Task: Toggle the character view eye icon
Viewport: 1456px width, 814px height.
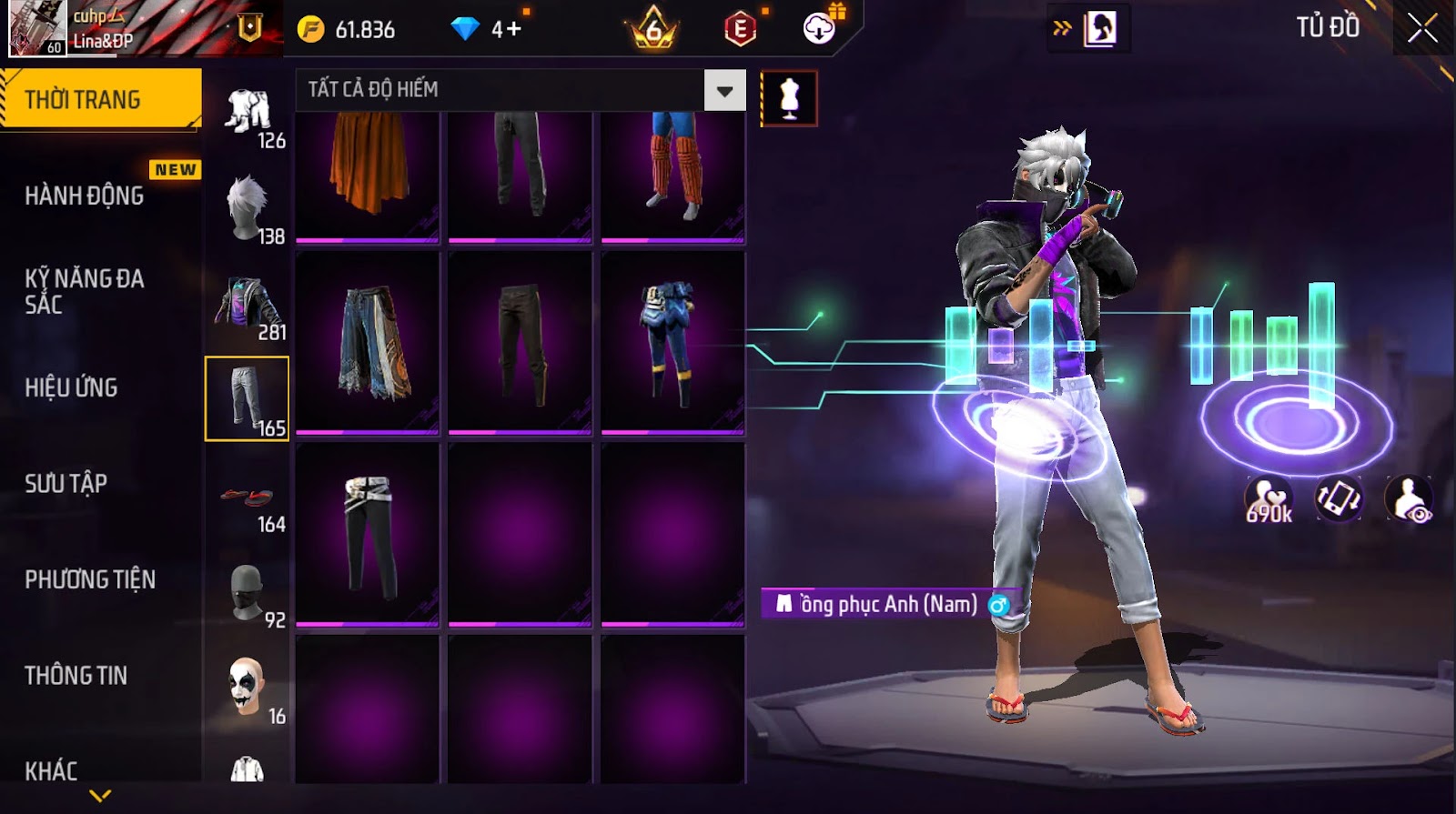Action: pyautogui.click(x=1409, y=500)
